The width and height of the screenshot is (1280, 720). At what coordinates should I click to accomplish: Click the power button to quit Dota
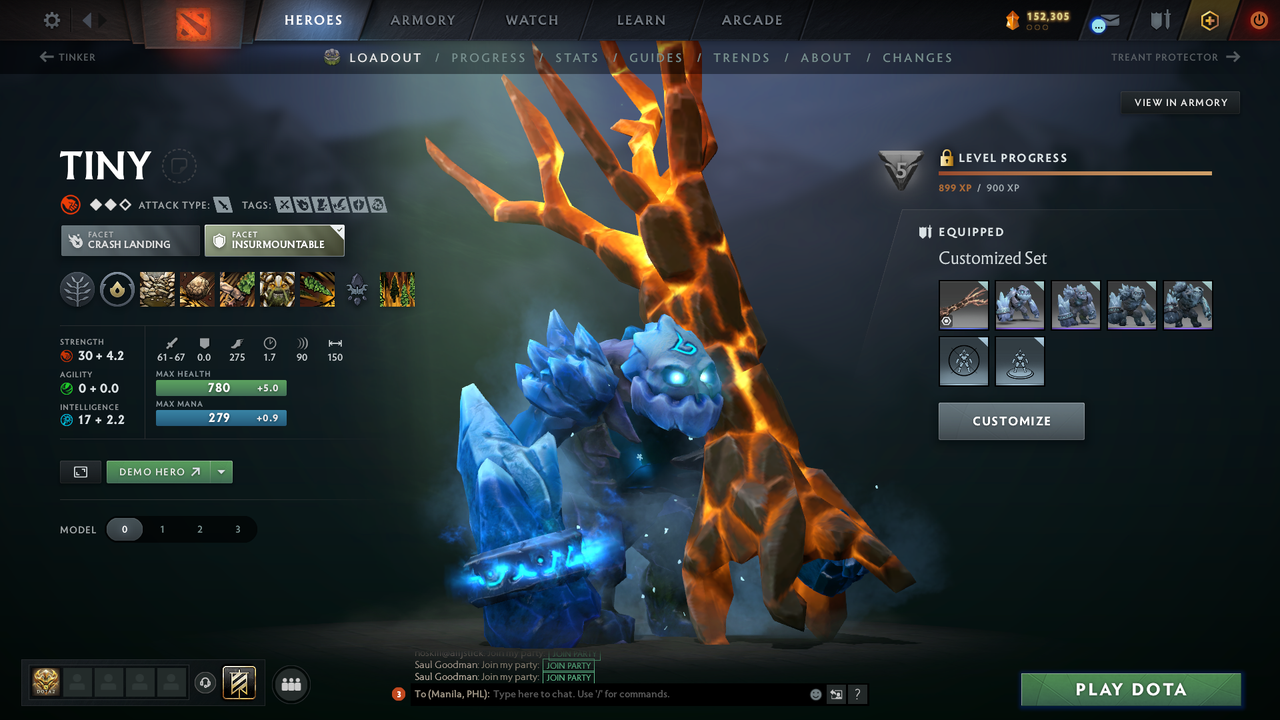[x=1257, y=20]
